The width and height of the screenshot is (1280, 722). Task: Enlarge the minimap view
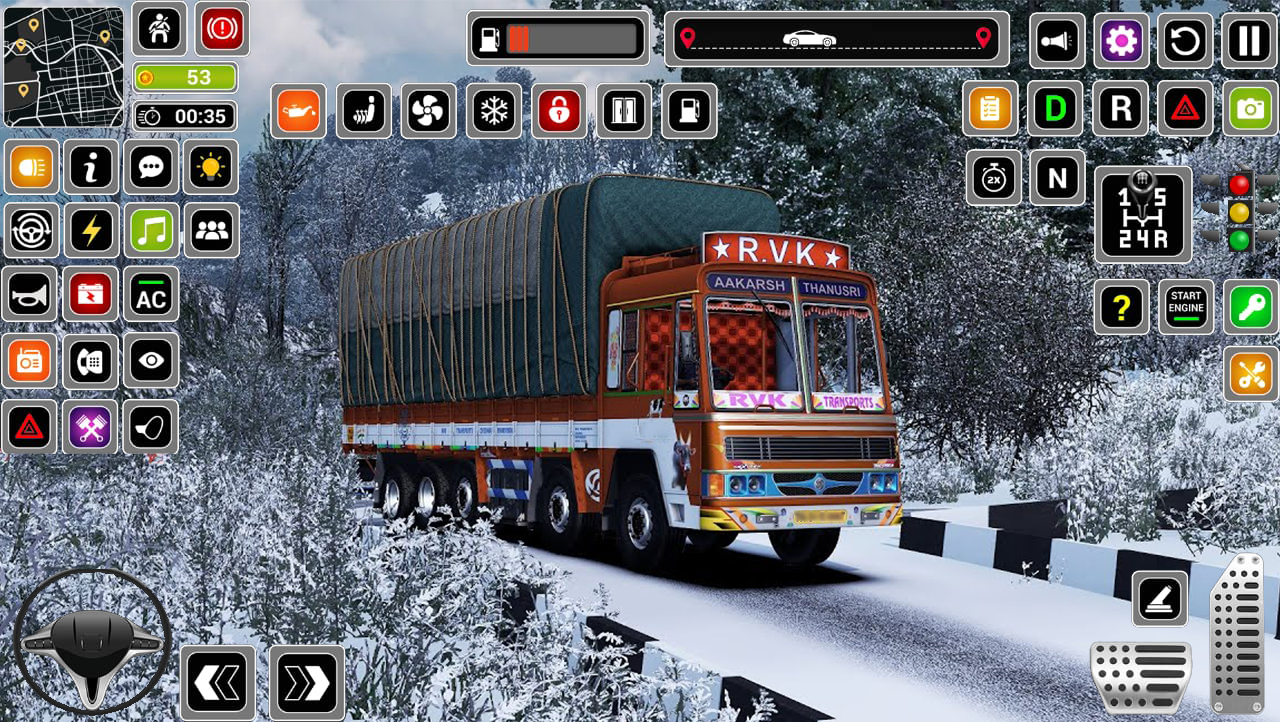pos(62,65)
